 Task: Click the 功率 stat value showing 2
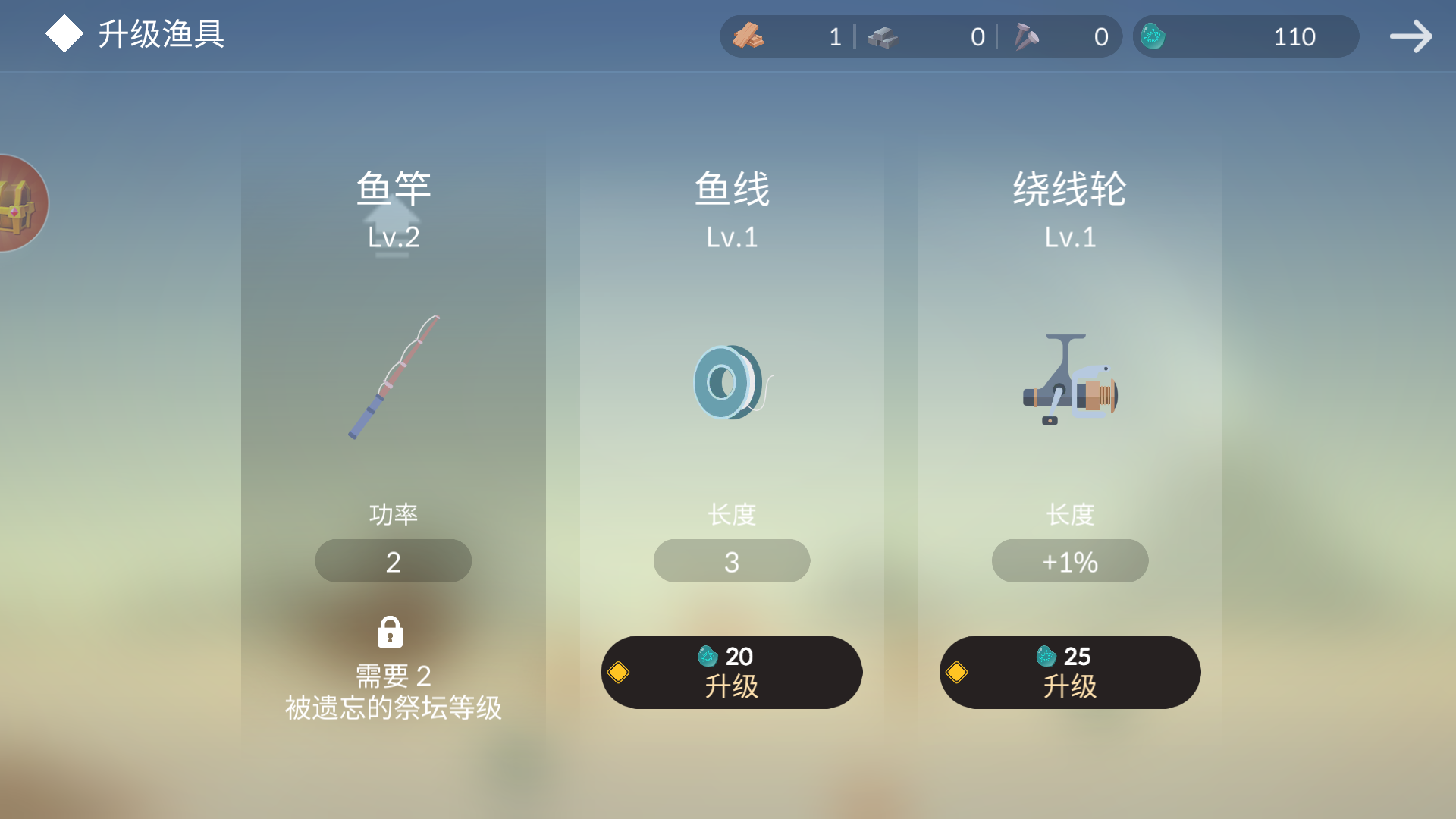point(393,560)
